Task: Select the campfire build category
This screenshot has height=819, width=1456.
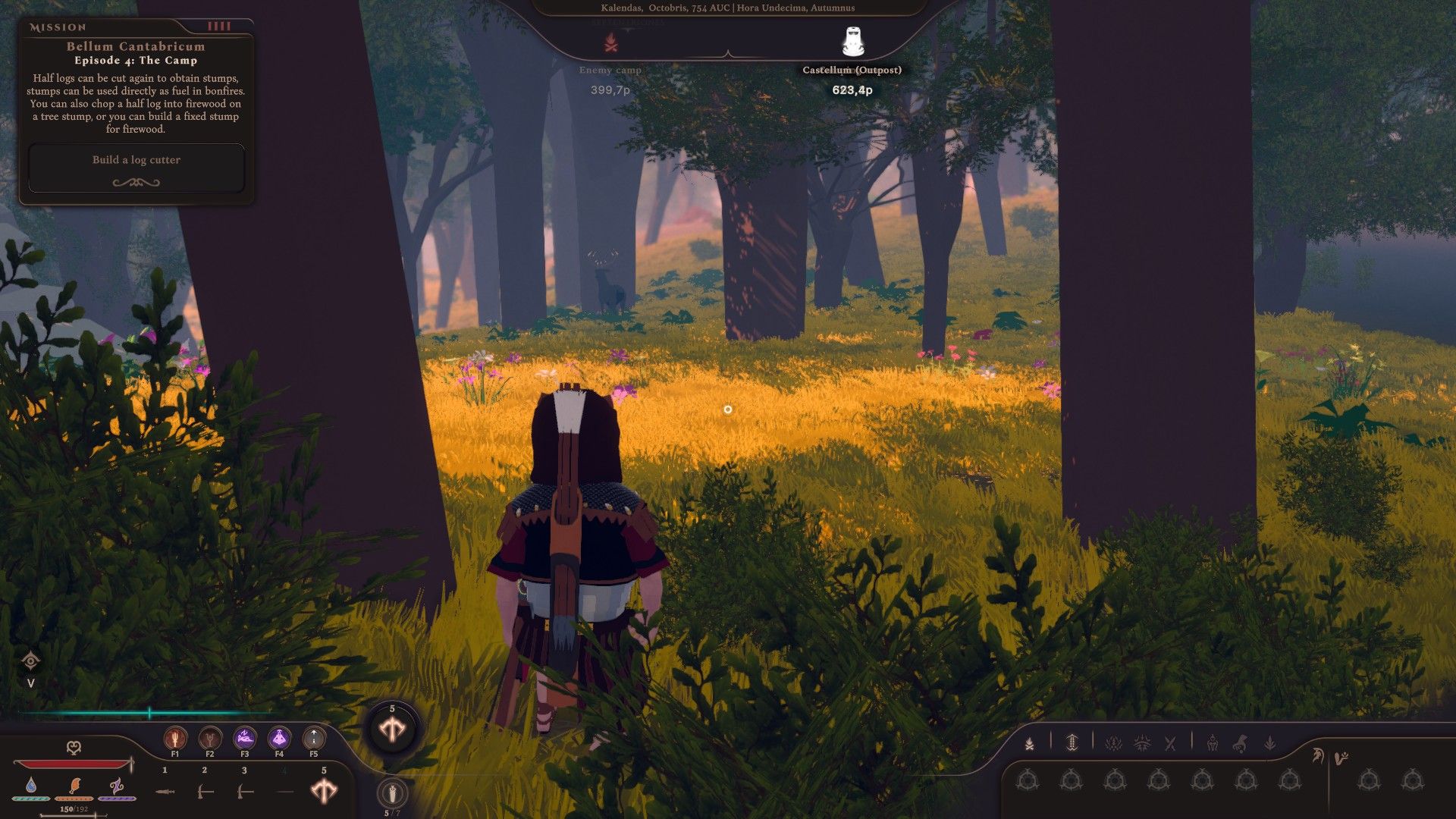Action: click(1030, 744)
